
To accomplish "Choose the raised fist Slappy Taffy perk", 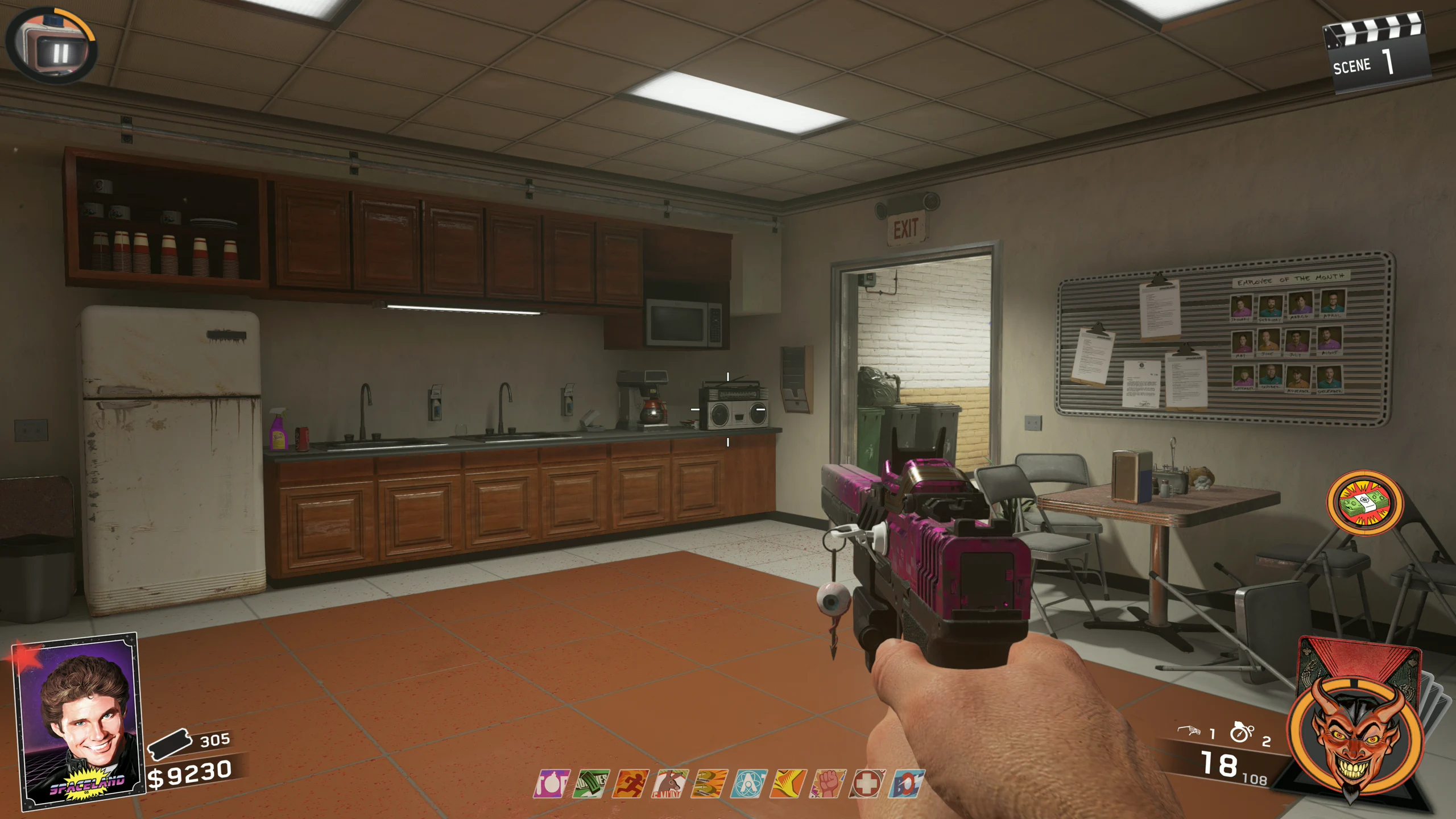I will pos(828,784).
